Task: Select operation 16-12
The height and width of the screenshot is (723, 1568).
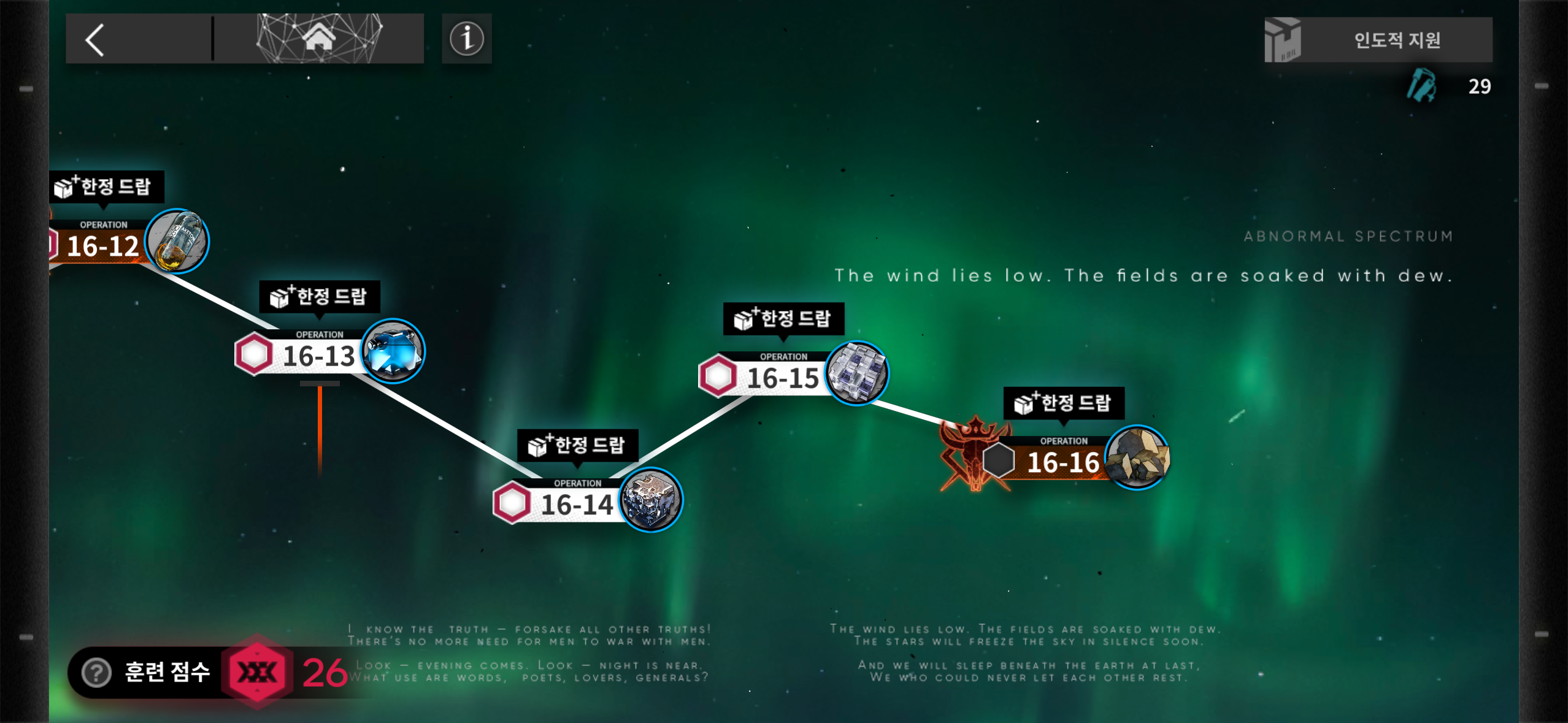Action: pos(102,247)
